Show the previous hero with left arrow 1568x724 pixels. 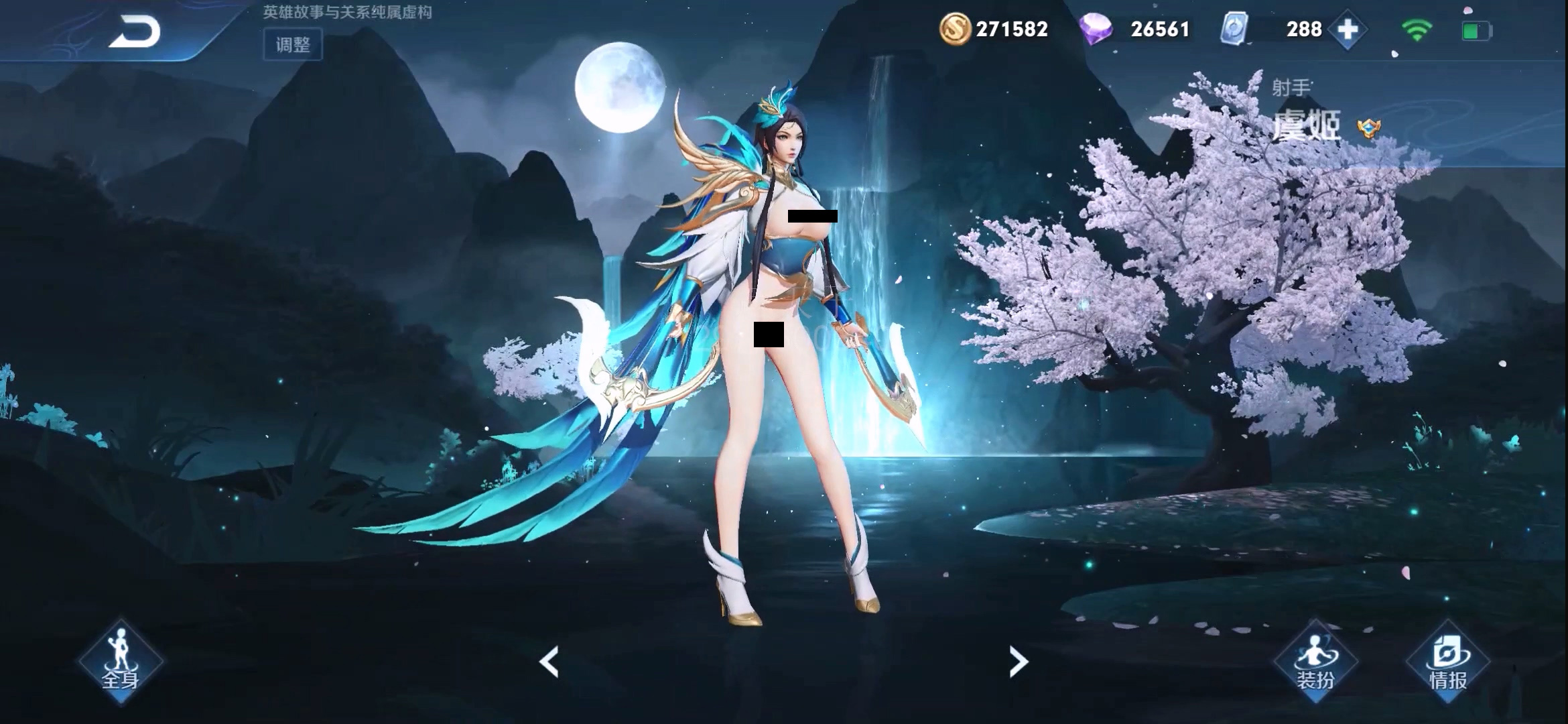549,662
